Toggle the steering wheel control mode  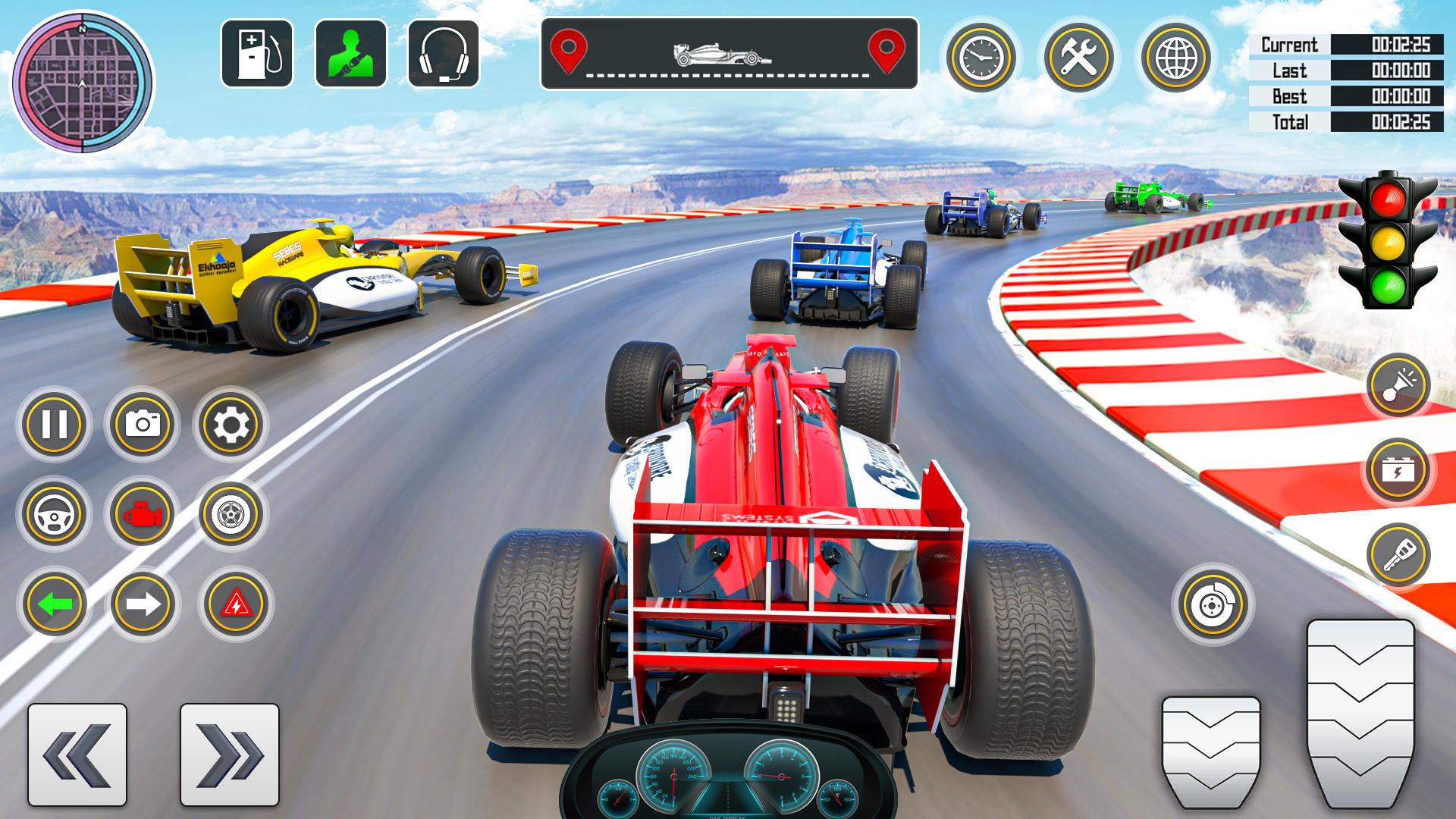pyautogui.click(x=52, y=514)
